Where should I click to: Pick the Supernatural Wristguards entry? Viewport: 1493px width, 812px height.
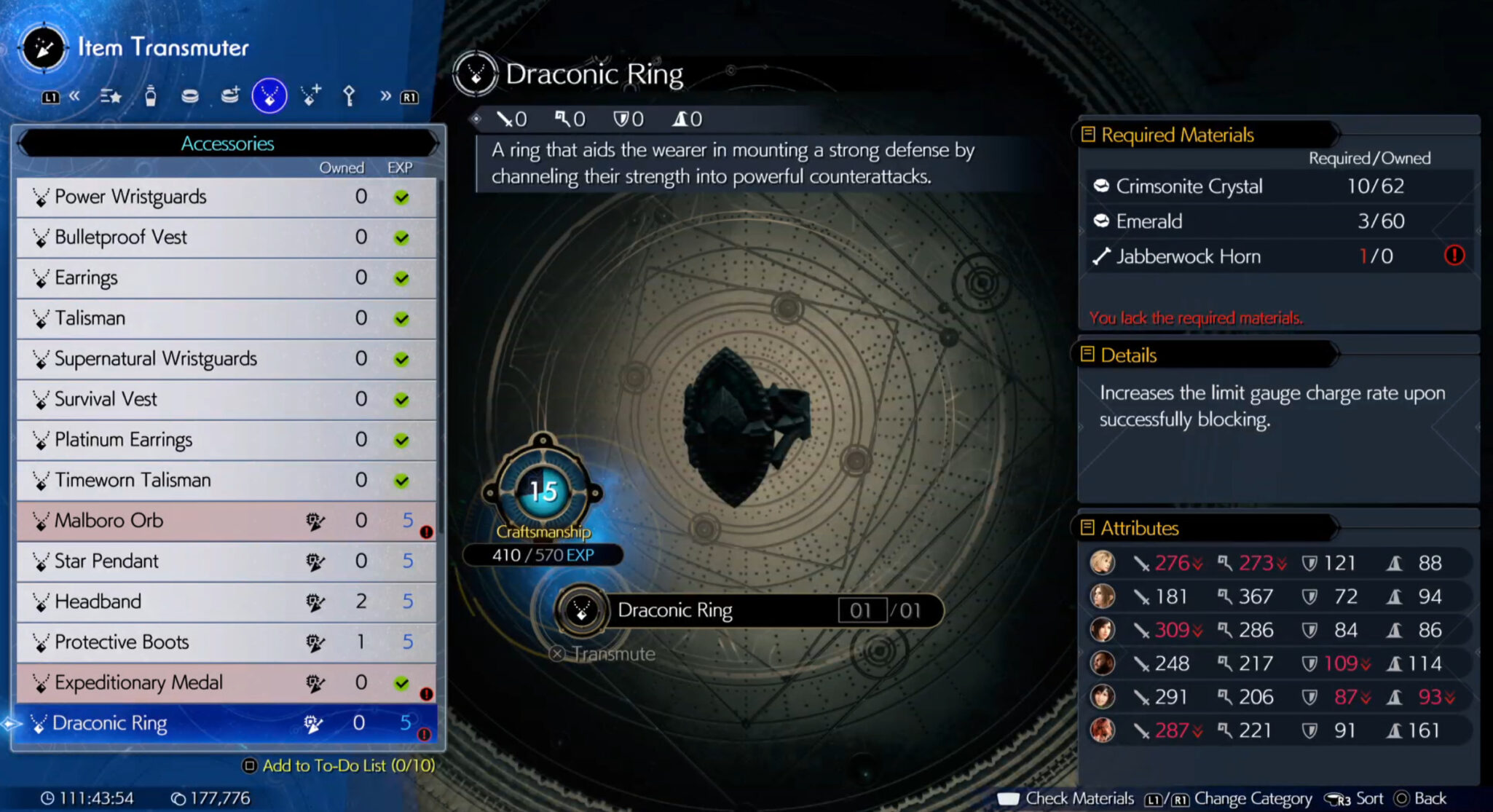click(x=226, y=358)
